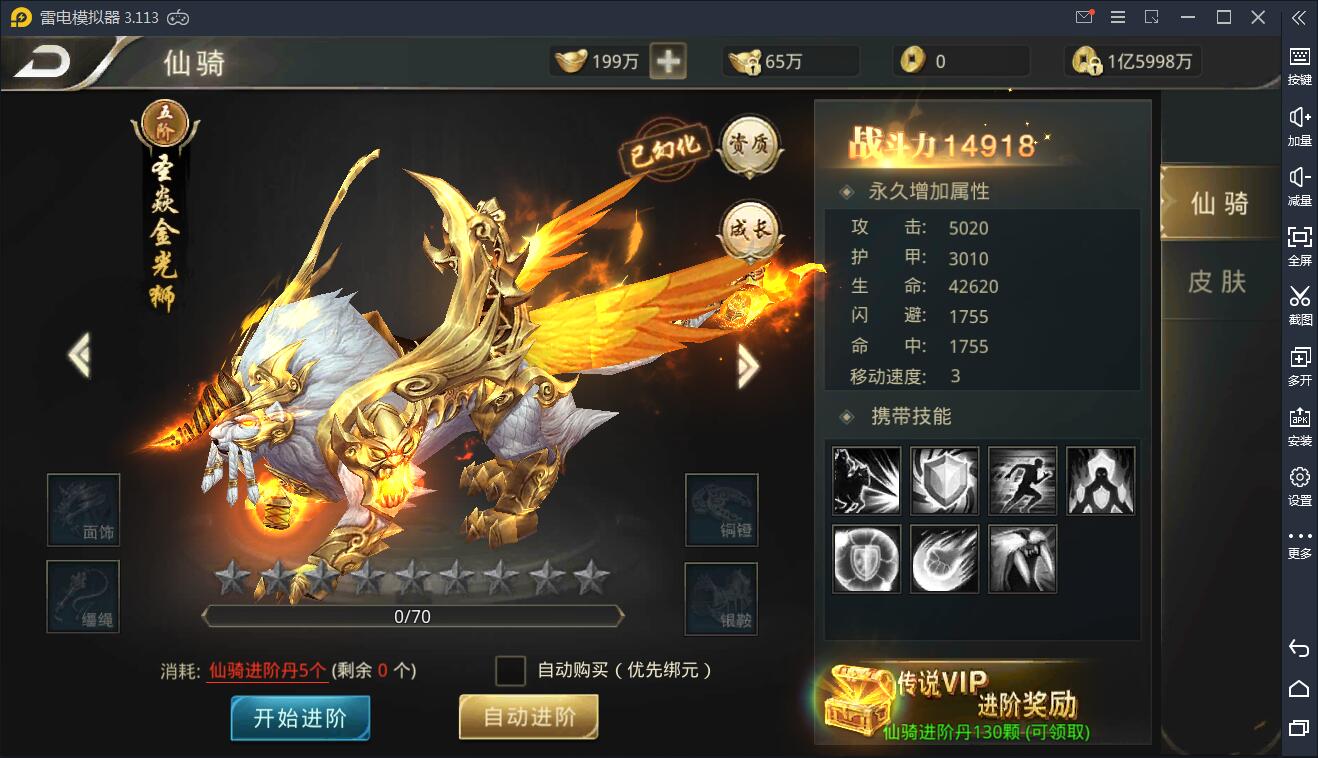Click the 自动进阶 button
This screenshot has height=758, width=1318.
[528, 716]
